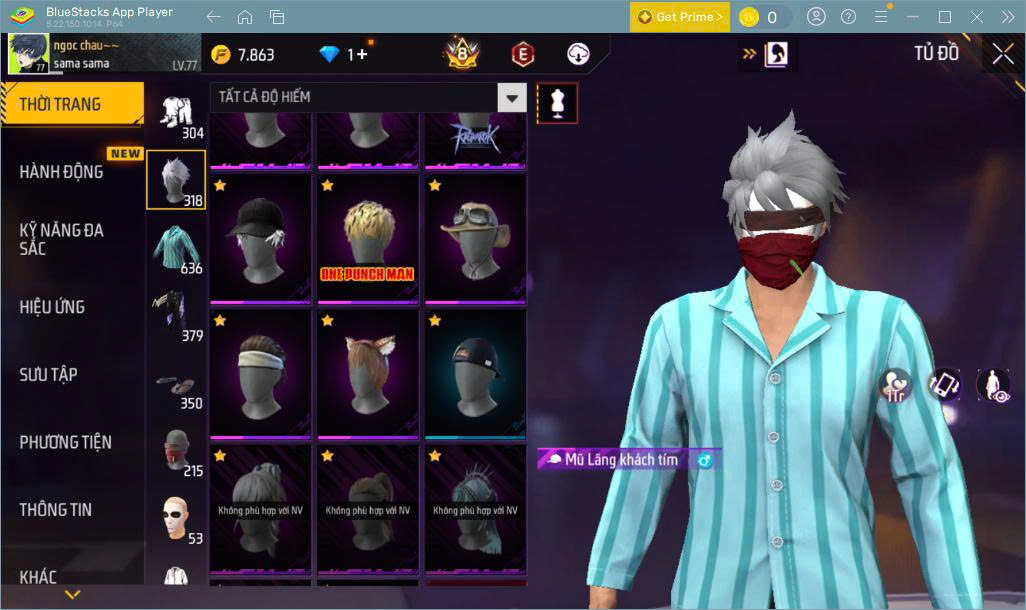Choose the black cap with white hair
The image size is (1026, 610).
pyautogui.click(x=260, y=240)
